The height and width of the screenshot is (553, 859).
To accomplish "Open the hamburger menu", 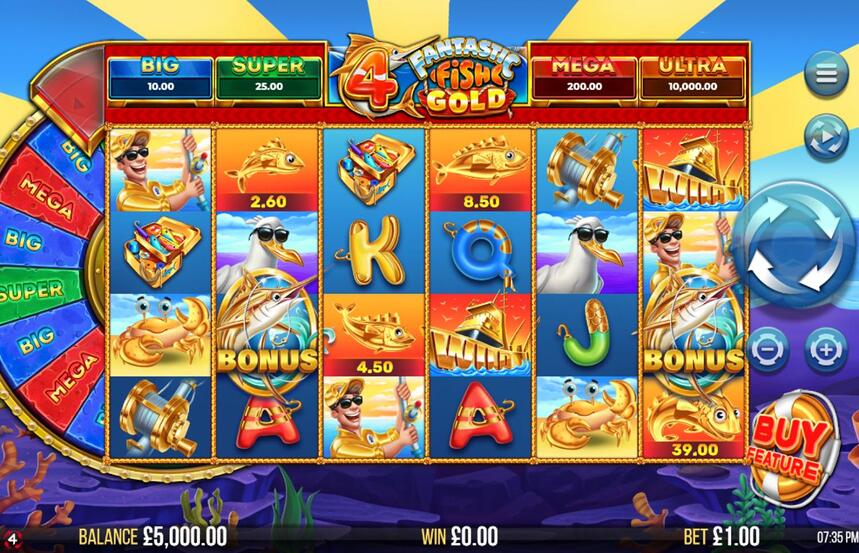I will [x=825, y=75].
